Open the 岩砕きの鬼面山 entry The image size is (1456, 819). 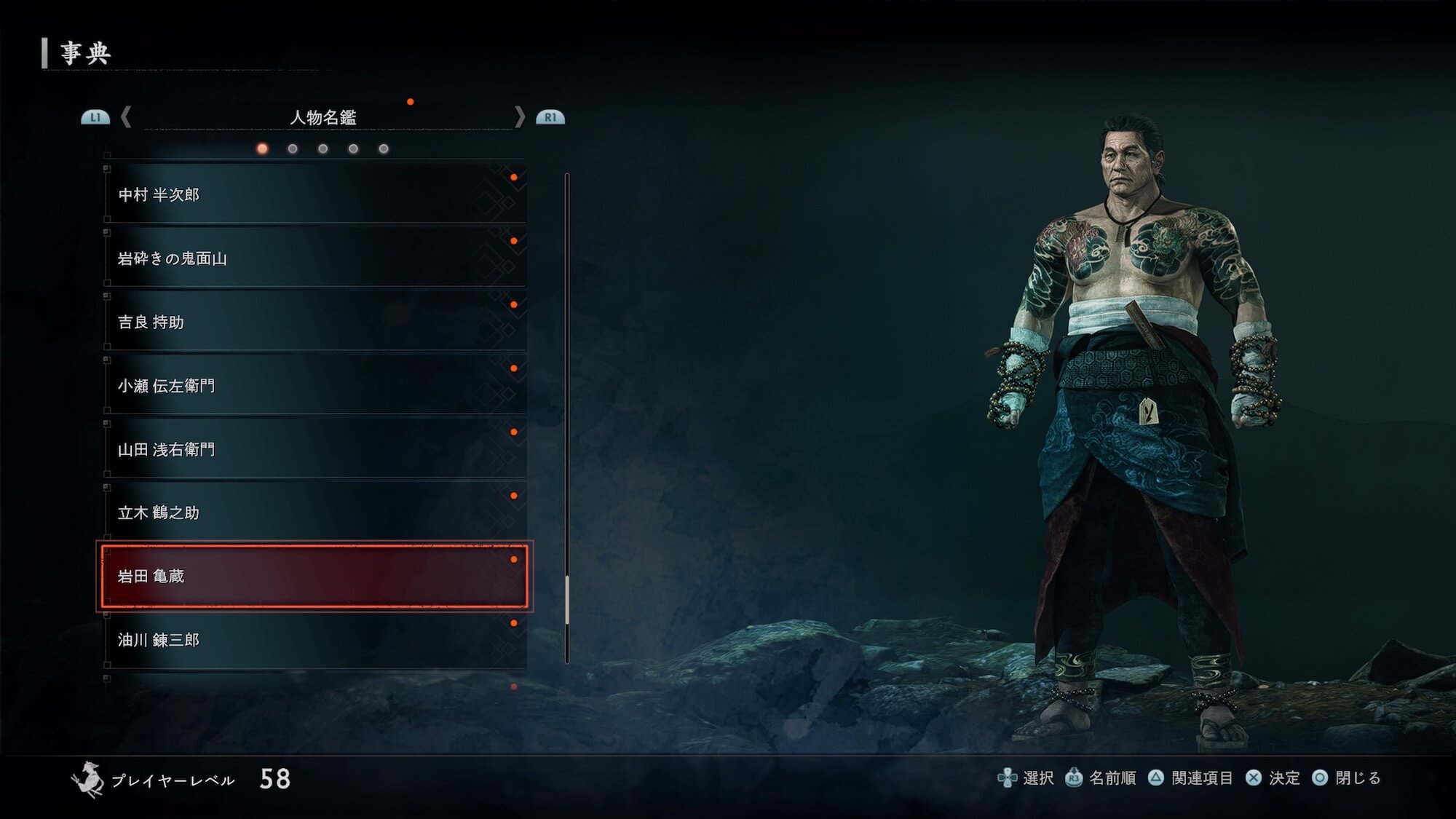coord(314,258)
